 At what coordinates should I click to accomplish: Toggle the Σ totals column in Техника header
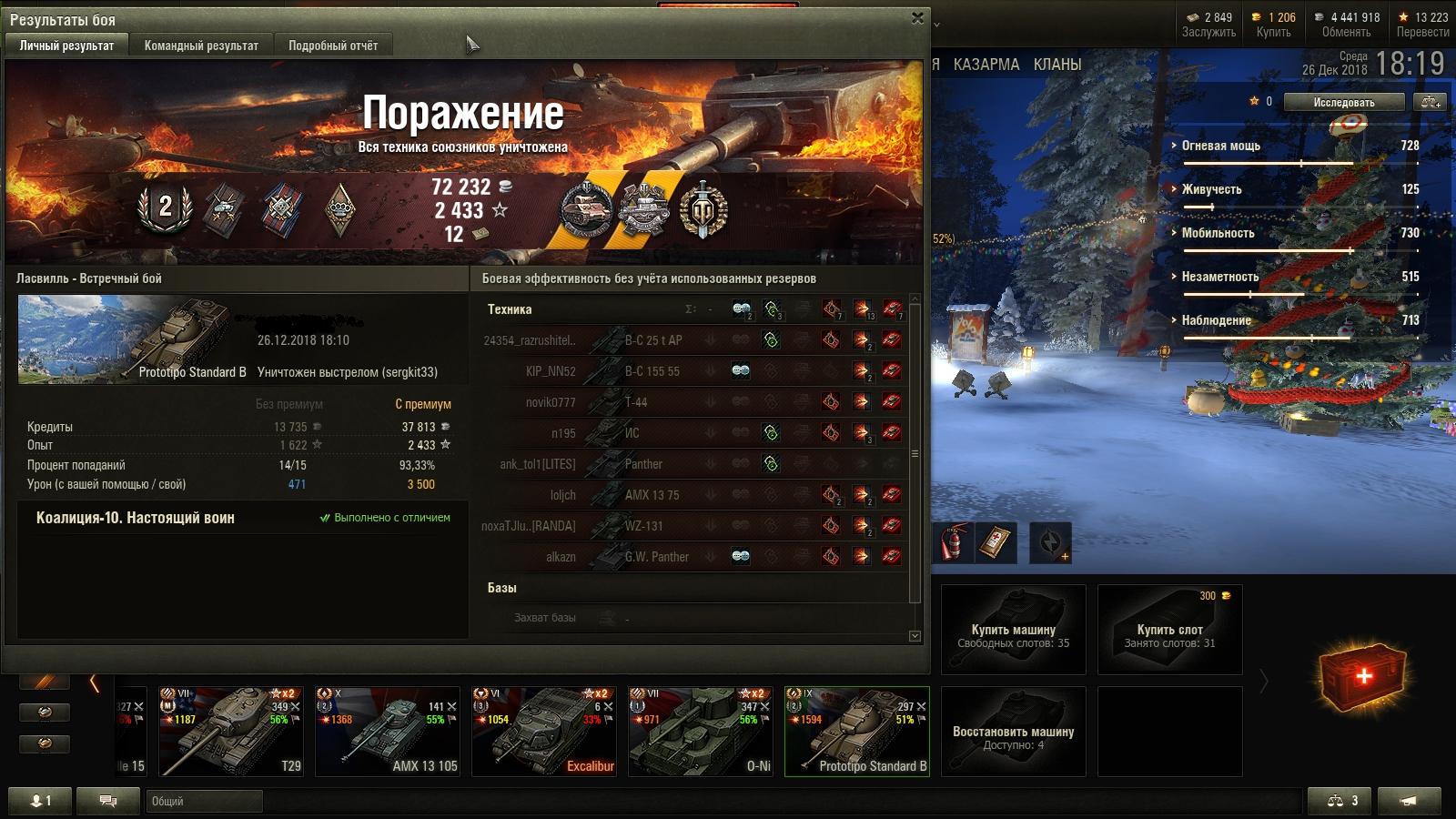(x=690, y=308)
